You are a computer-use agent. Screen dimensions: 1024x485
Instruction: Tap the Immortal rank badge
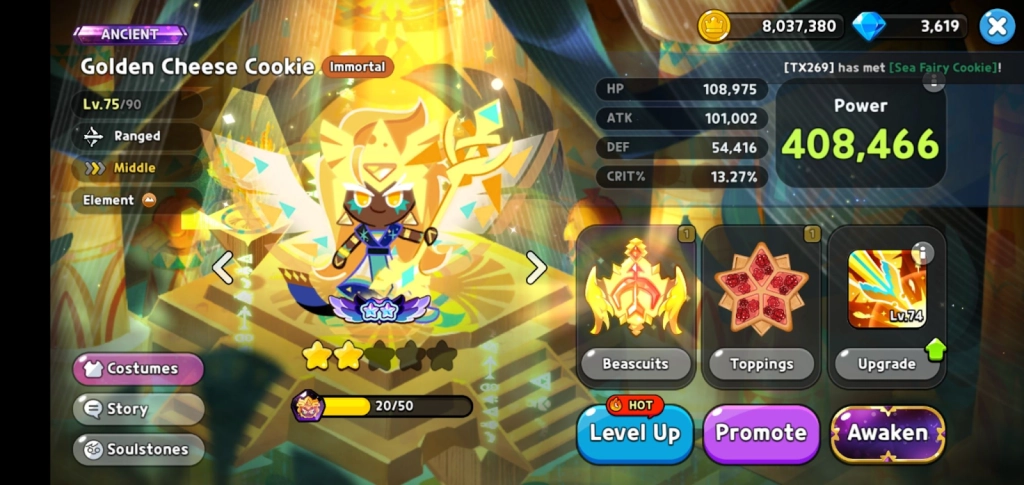[357, 67]
